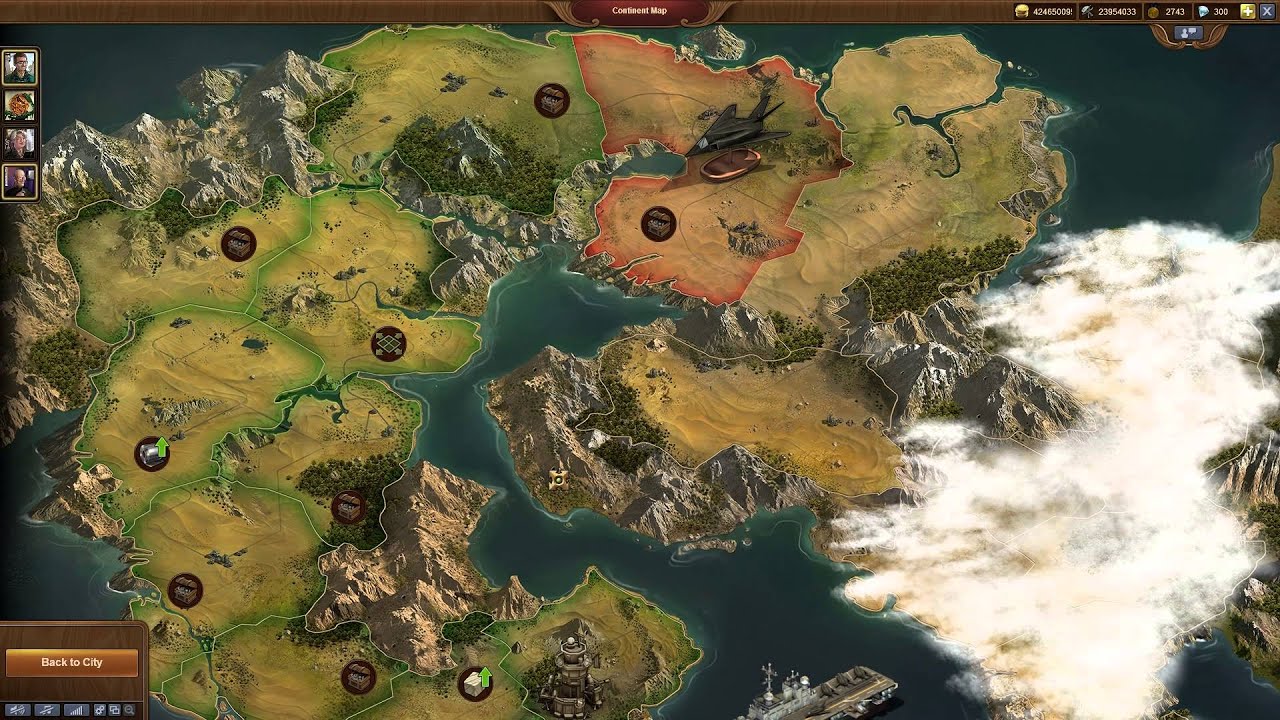Zoom out using the magnifier minus icon

click(130, 709)
